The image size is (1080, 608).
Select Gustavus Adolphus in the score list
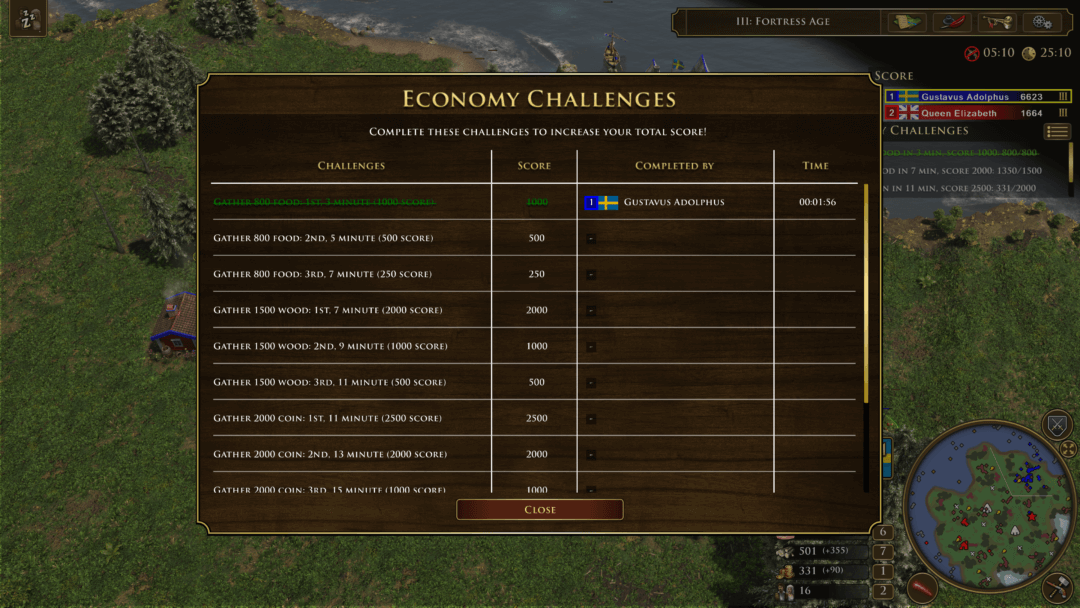pyautogui.click(x=965, y=97)
